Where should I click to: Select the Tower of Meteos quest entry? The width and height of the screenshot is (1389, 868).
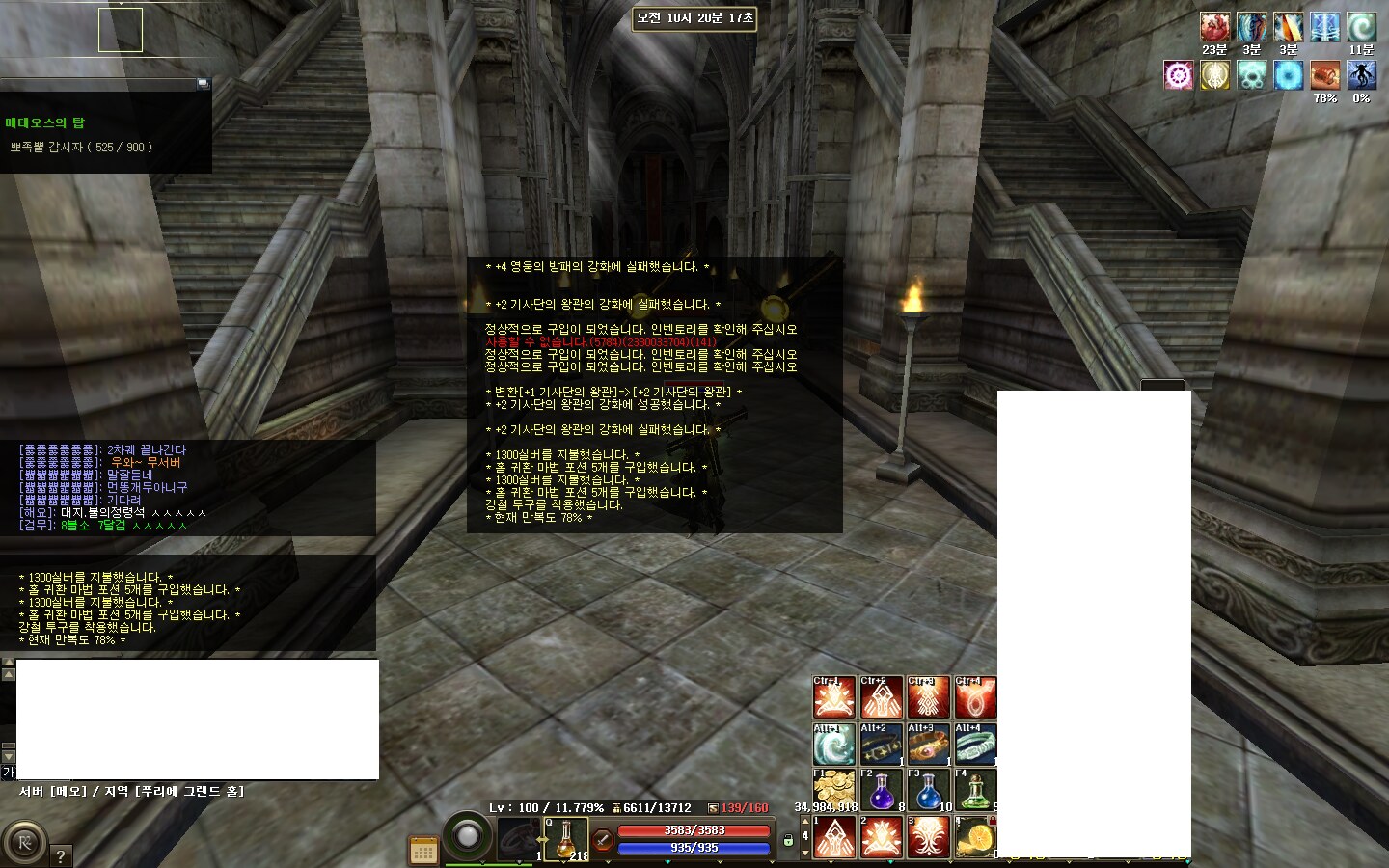45,122
